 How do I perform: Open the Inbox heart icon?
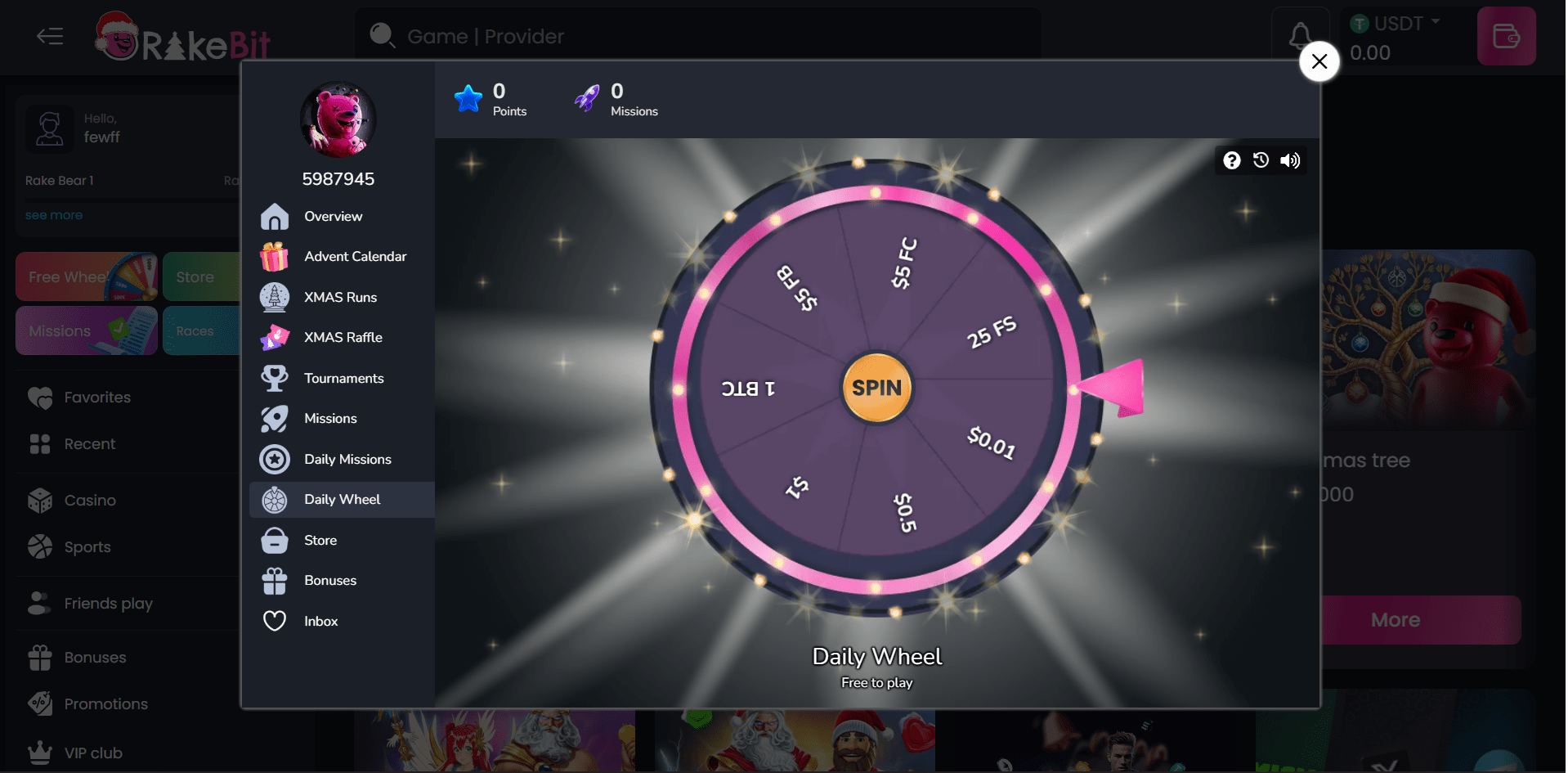tap(275, 621)
